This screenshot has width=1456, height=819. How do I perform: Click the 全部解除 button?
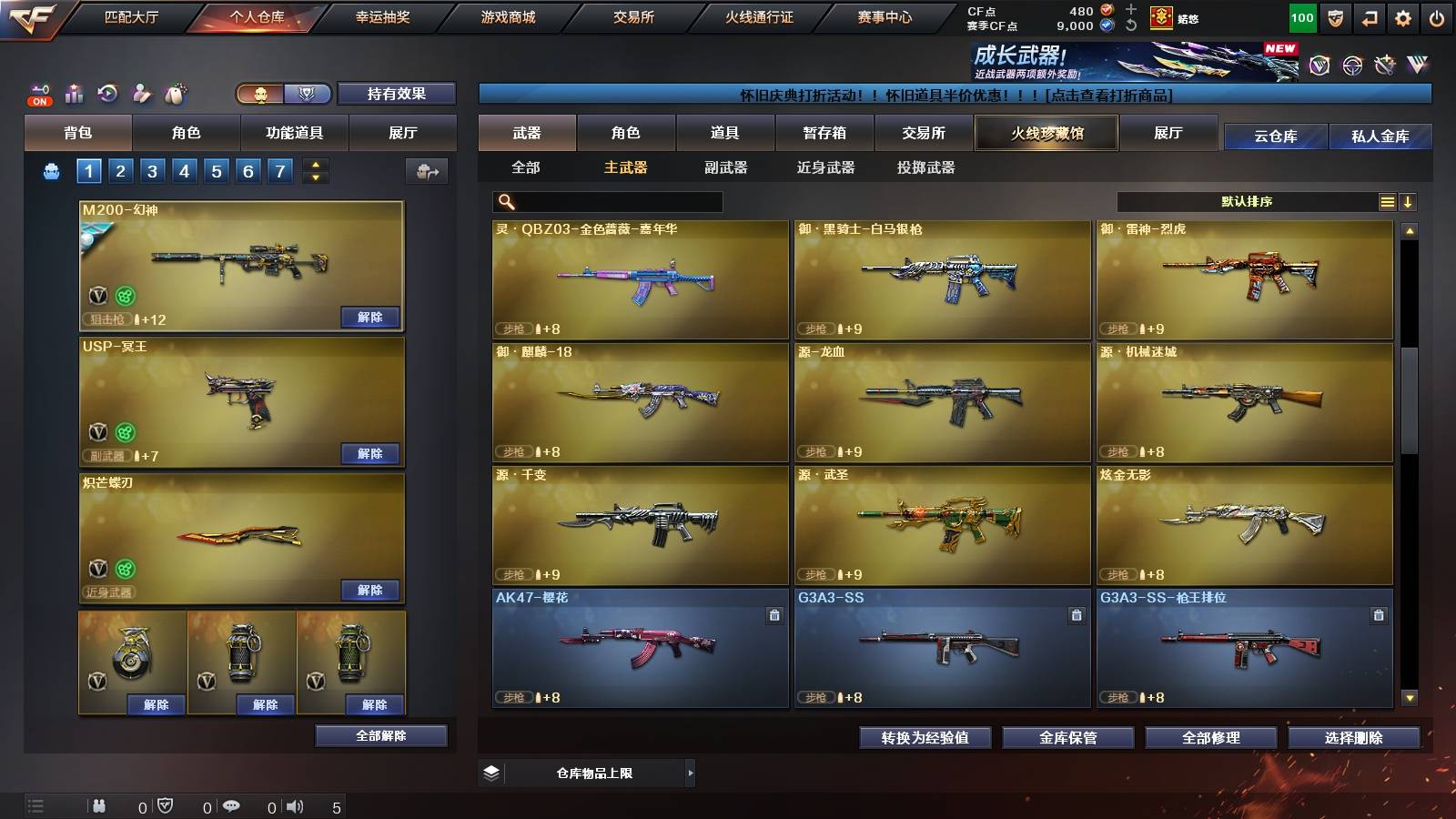coord(382,735)
